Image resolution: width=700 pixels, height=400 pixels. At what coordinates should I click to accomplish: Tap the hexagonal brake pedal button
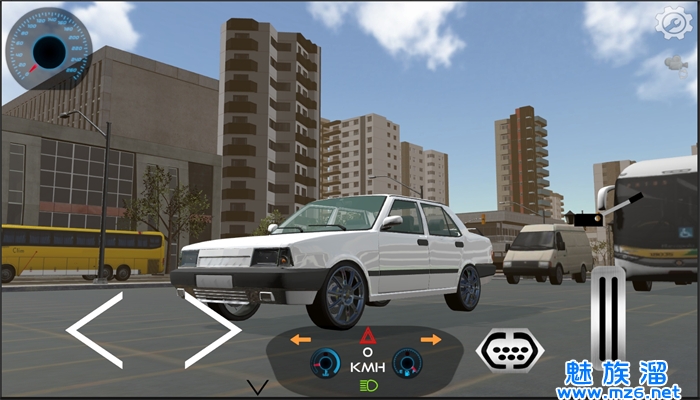coord(510,347)
